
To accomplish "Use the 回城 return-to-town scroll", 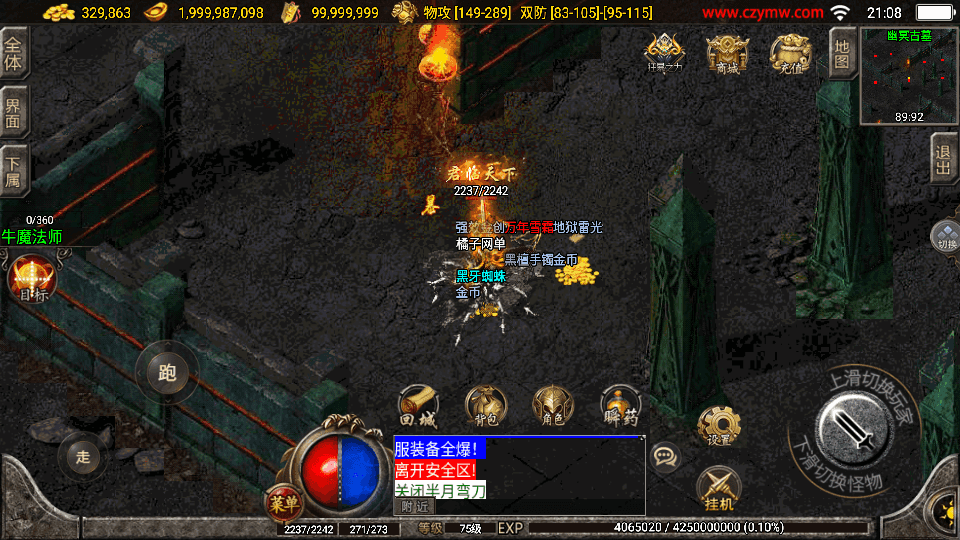I will 419,407.
